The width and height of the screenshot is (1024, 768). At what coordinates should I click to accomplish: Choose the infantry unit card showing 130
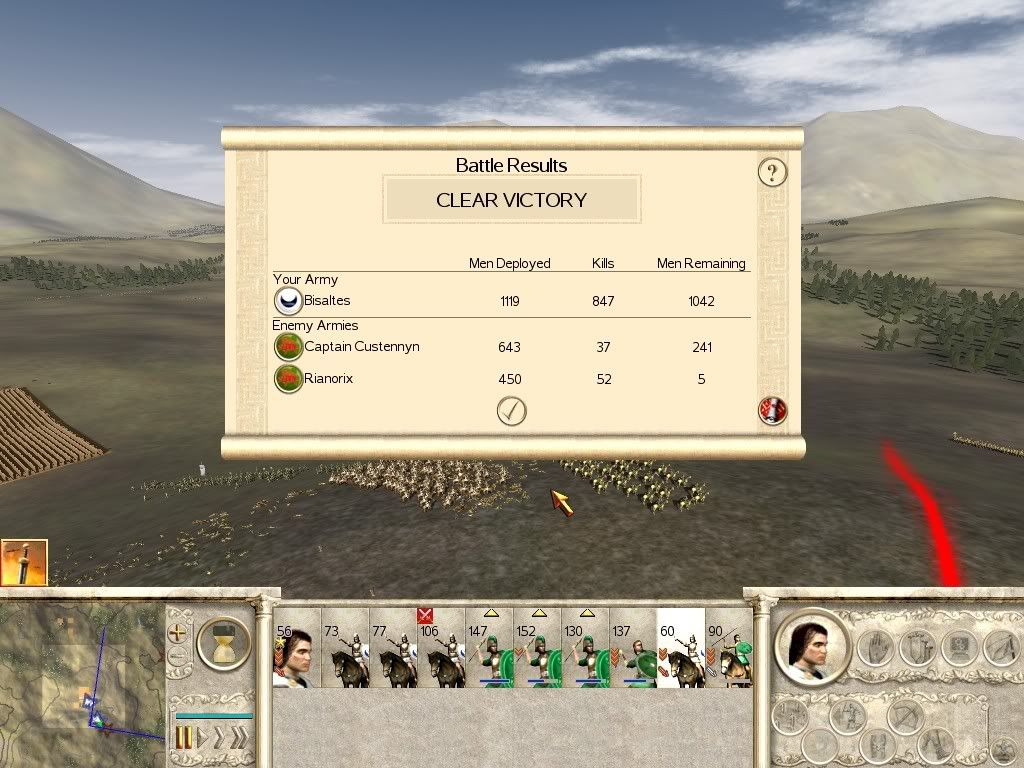[585, 649]
